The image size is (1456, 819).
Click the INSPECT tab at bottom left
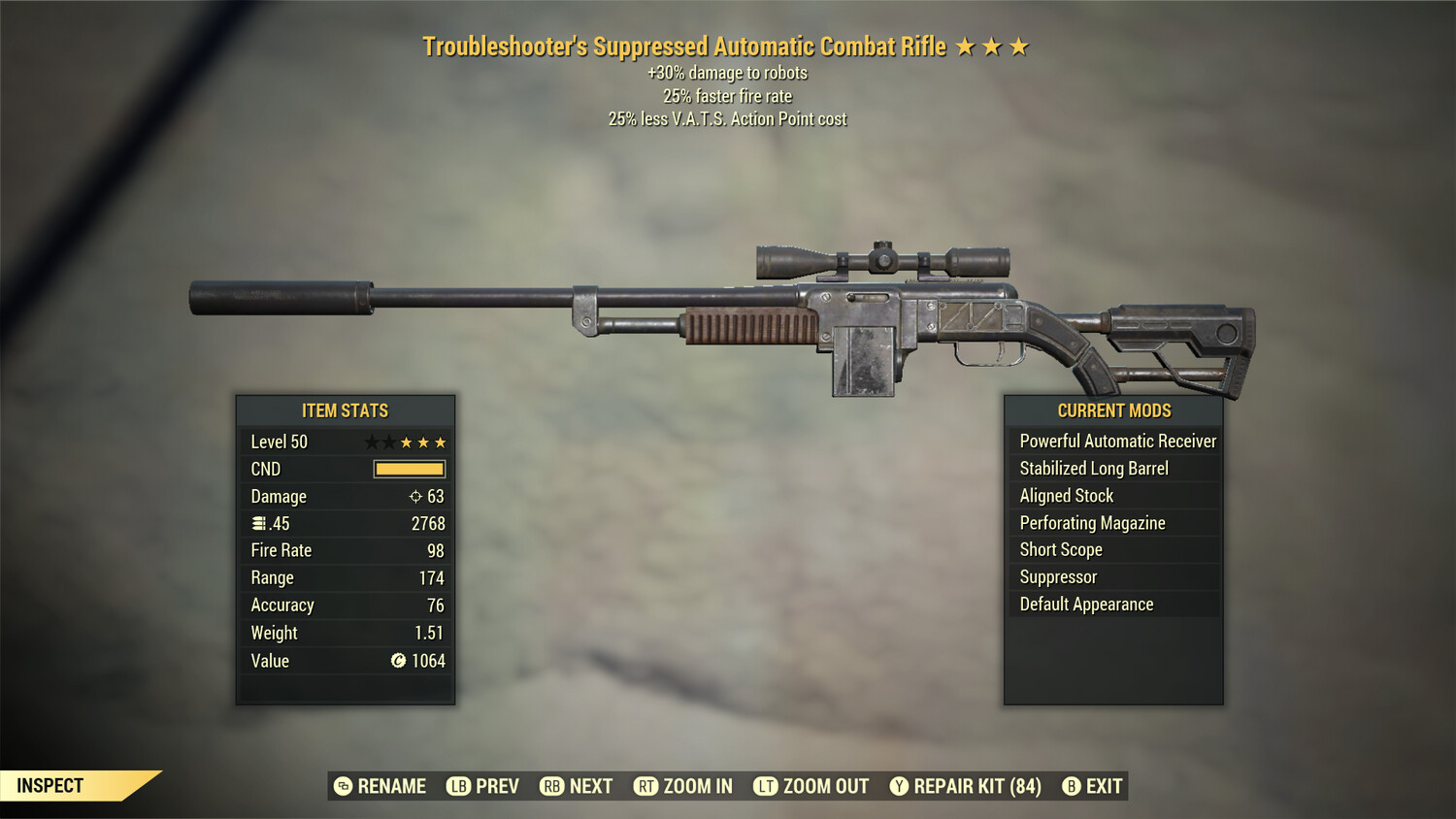tap(49, 785)
